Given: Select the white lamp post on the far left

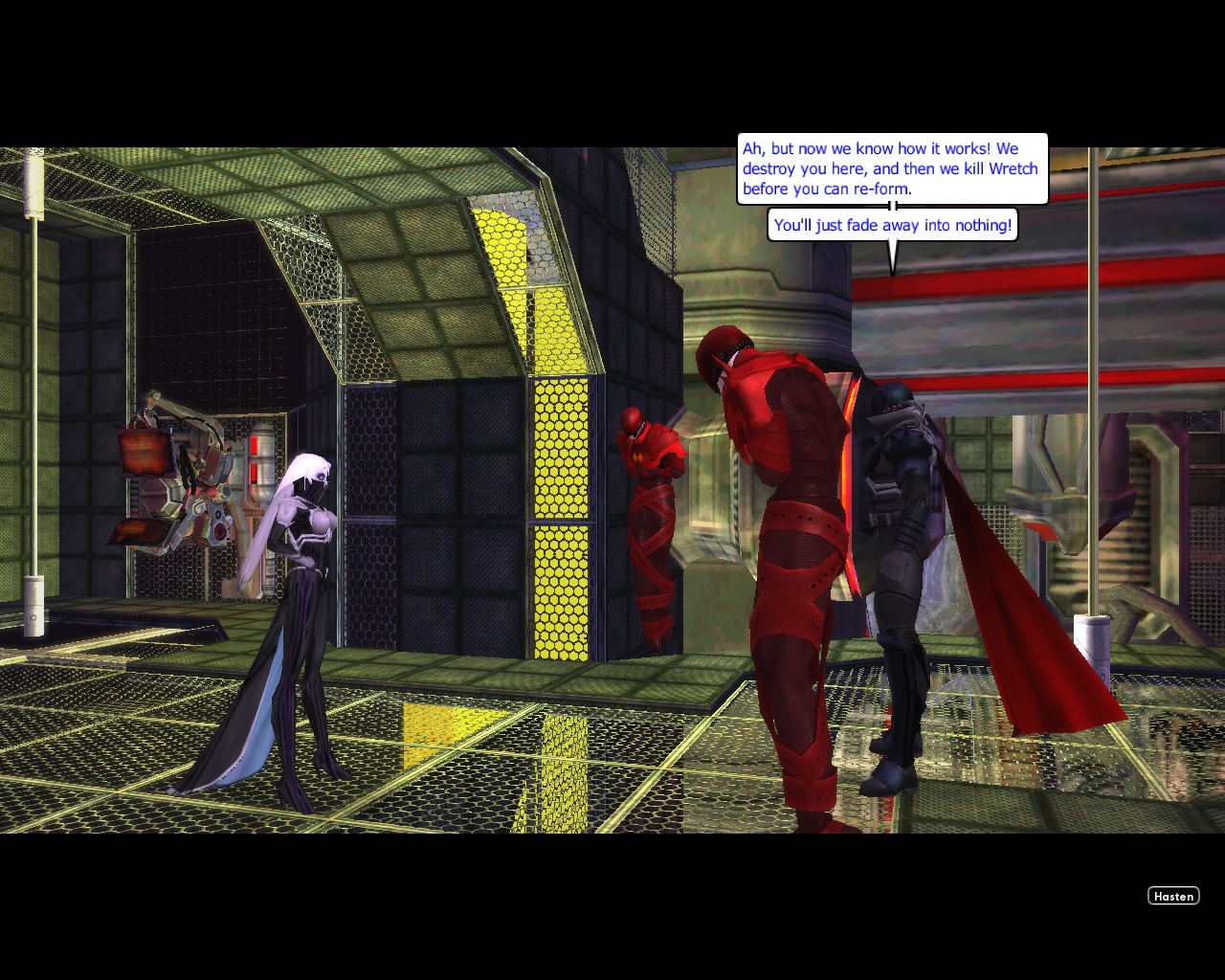Looking at the screenshot, I should pyautogui.click(x=34, y=383).
